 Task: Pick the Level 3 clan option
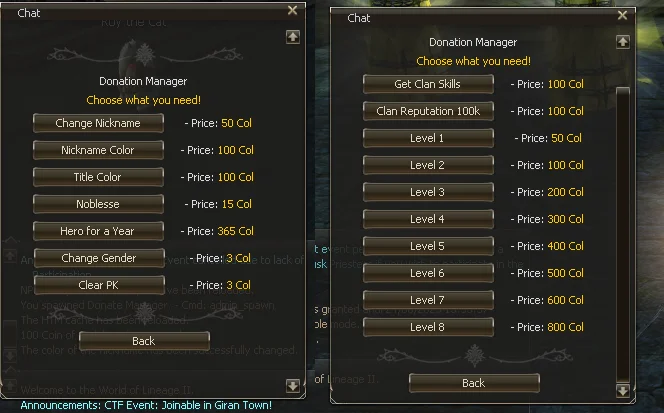[x=428, y=192]
